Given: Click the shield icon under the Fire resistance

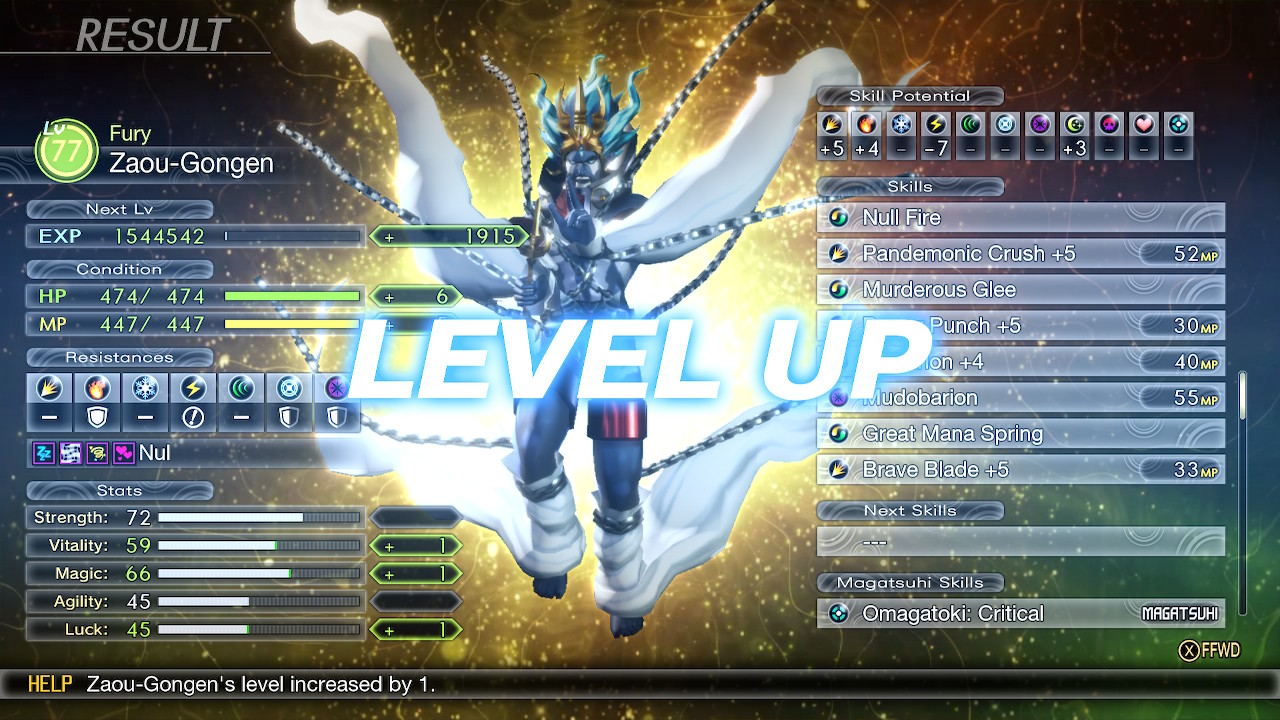Looking at the screenshot, I should coord(97,415).
